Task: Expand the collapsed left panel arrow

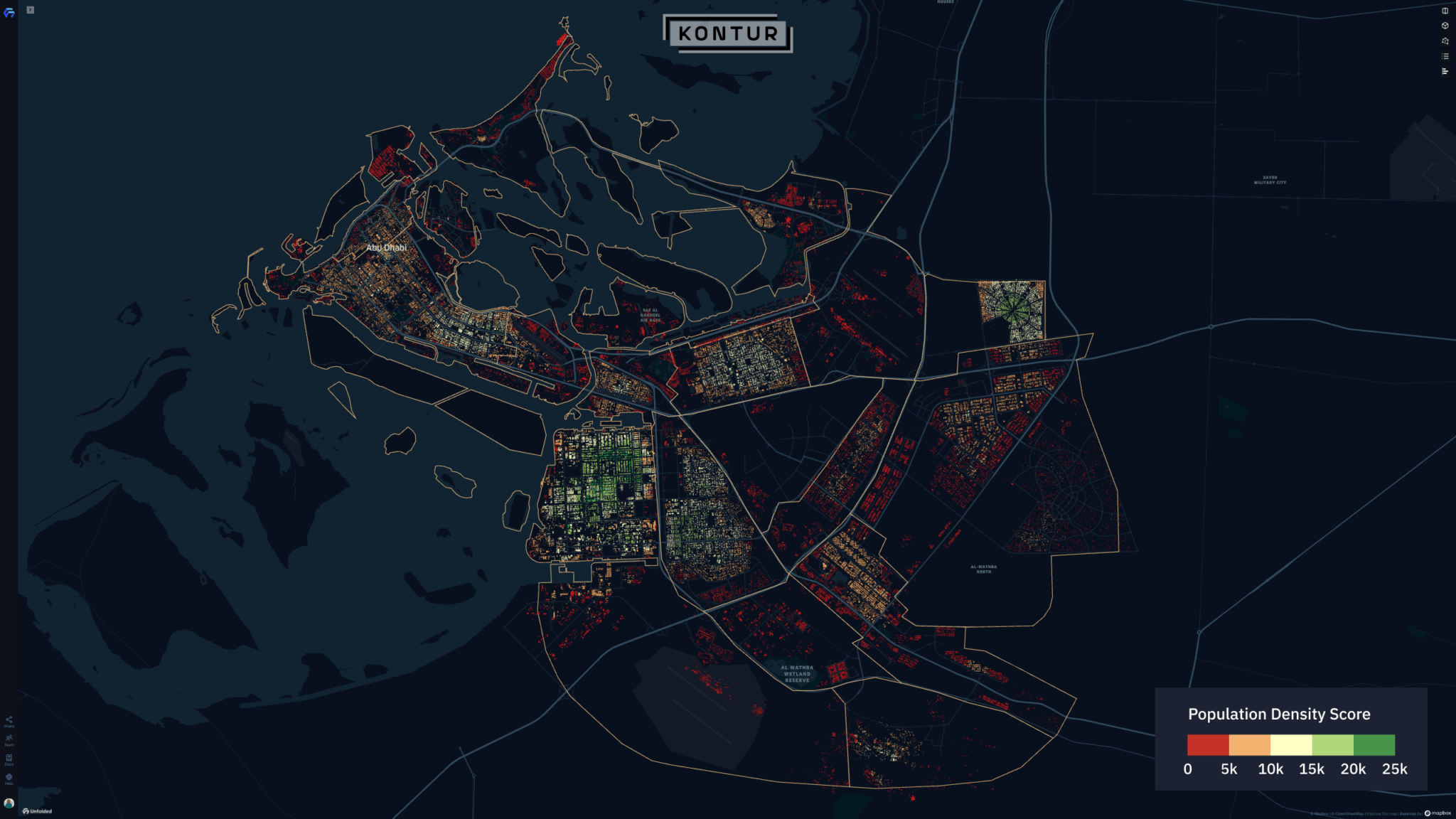Action: point(29,10)
